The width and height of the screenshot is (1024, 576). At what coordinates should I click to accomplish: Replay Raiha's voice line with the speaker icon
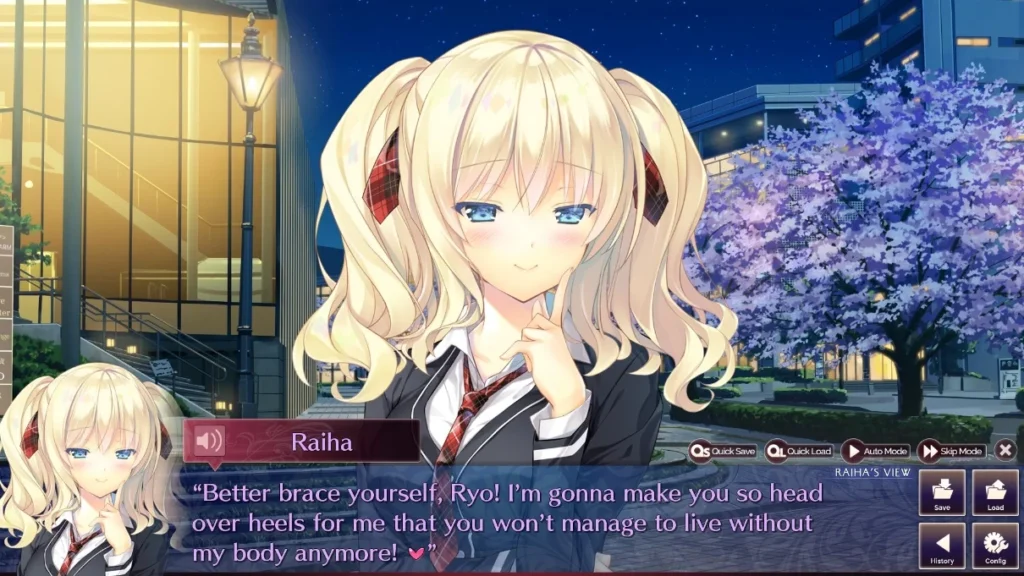pos(209,441)
